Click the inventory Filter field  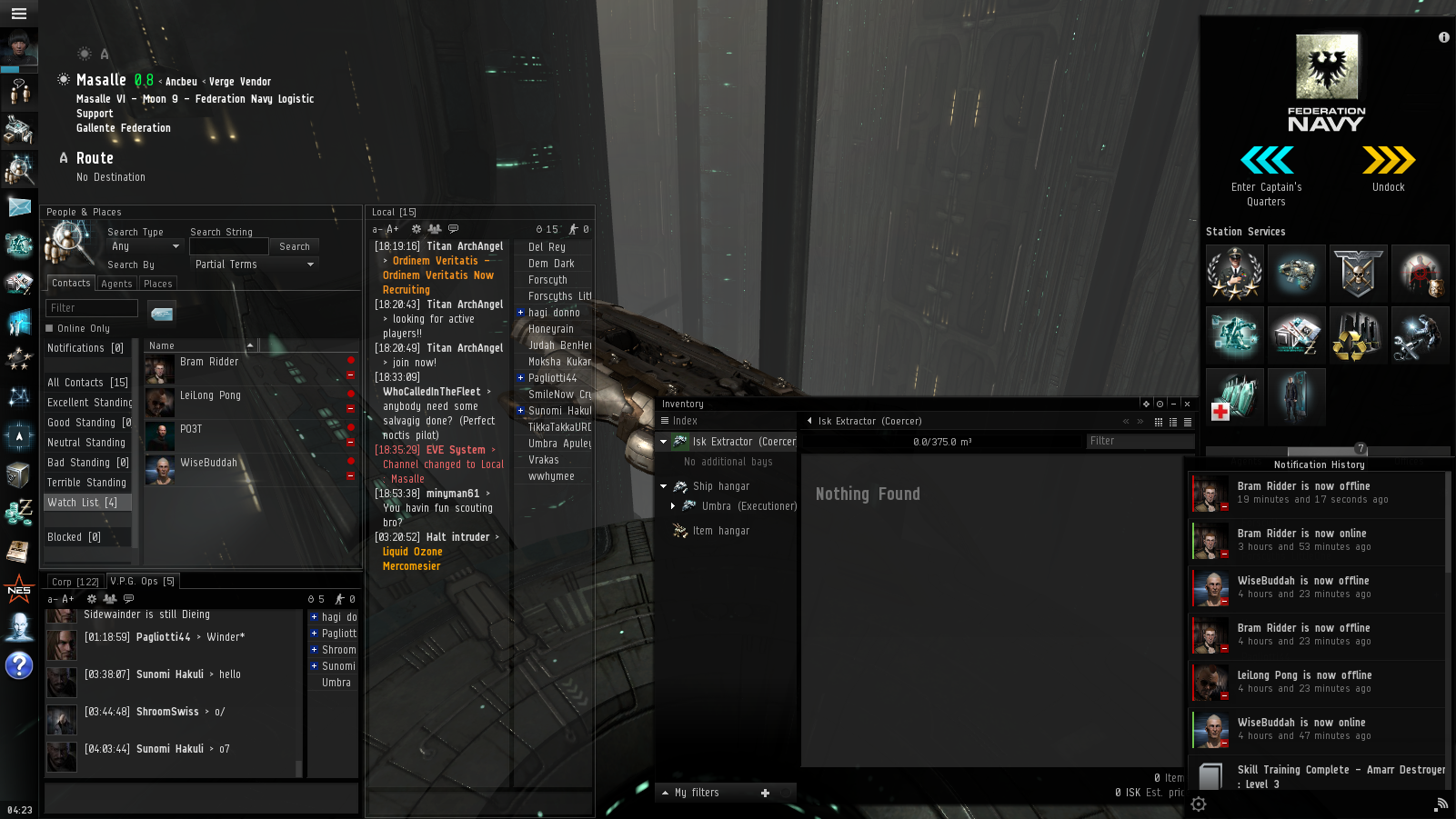pos(1140,441)
